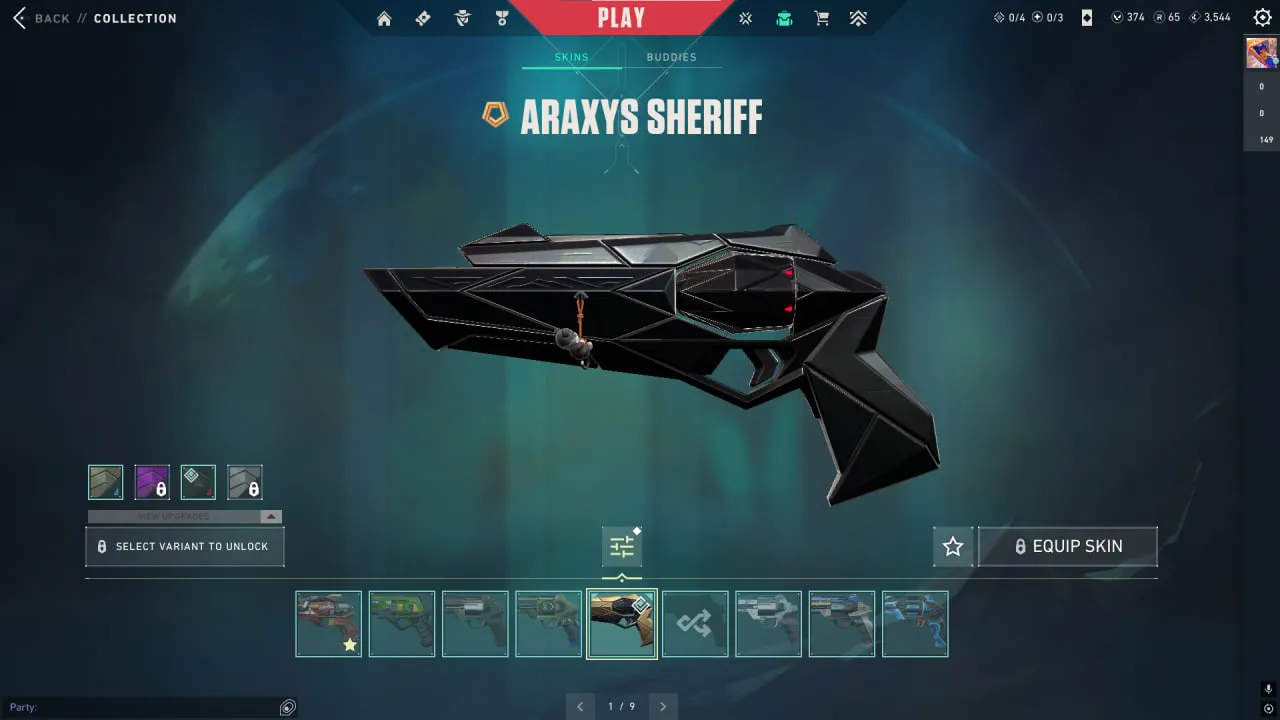Switch to the Buddies tab

click(x=672, y=57)
